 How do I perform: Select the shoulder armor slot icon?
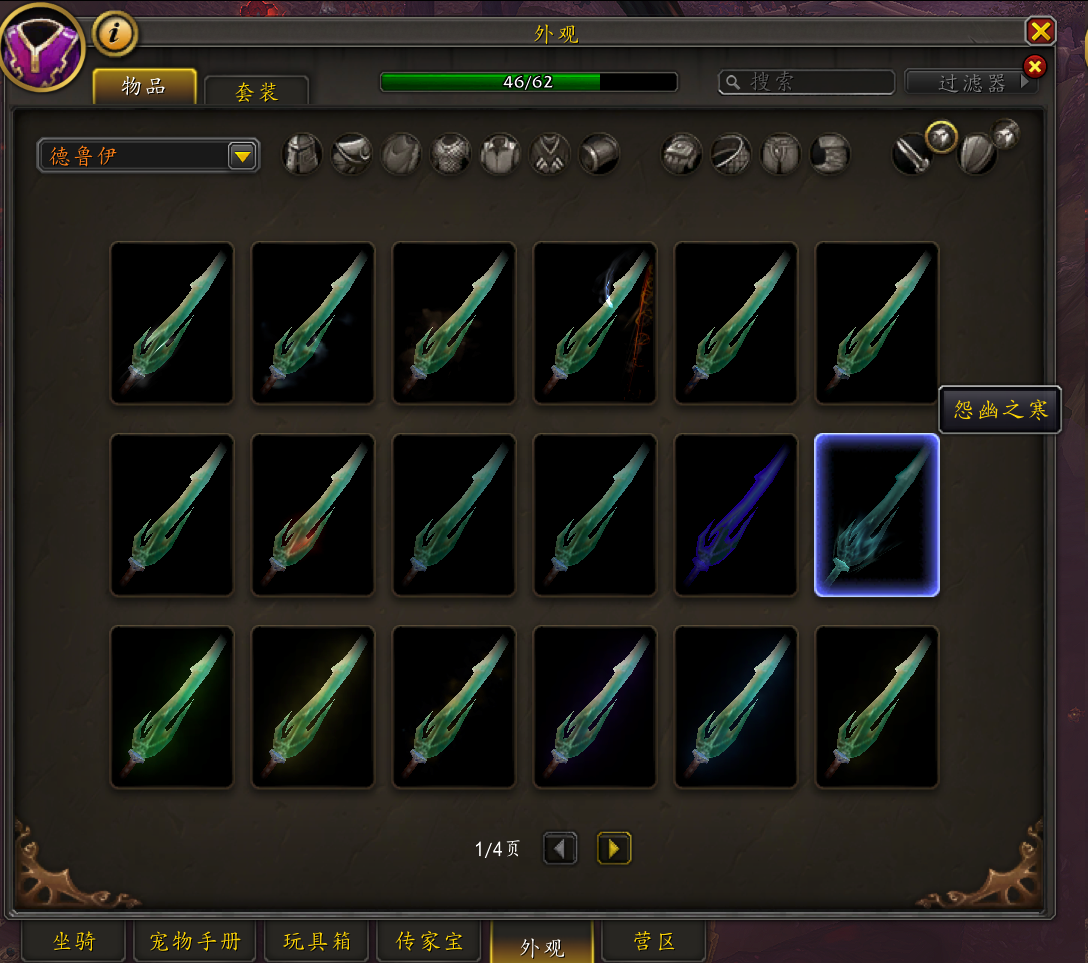(351, 155)
